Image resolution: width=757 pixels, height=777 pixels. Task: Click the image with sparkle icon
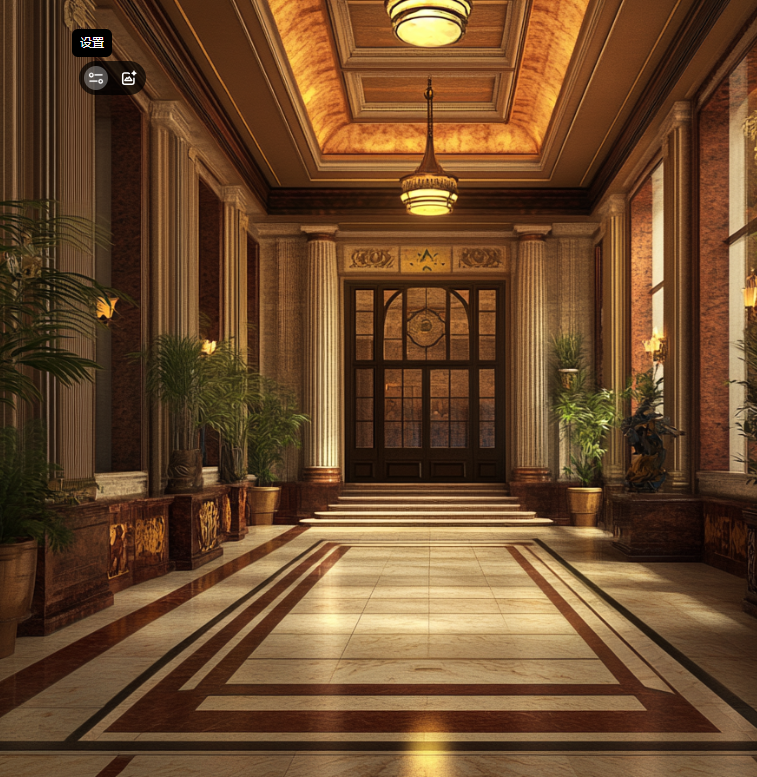click(x=129, y=78)
